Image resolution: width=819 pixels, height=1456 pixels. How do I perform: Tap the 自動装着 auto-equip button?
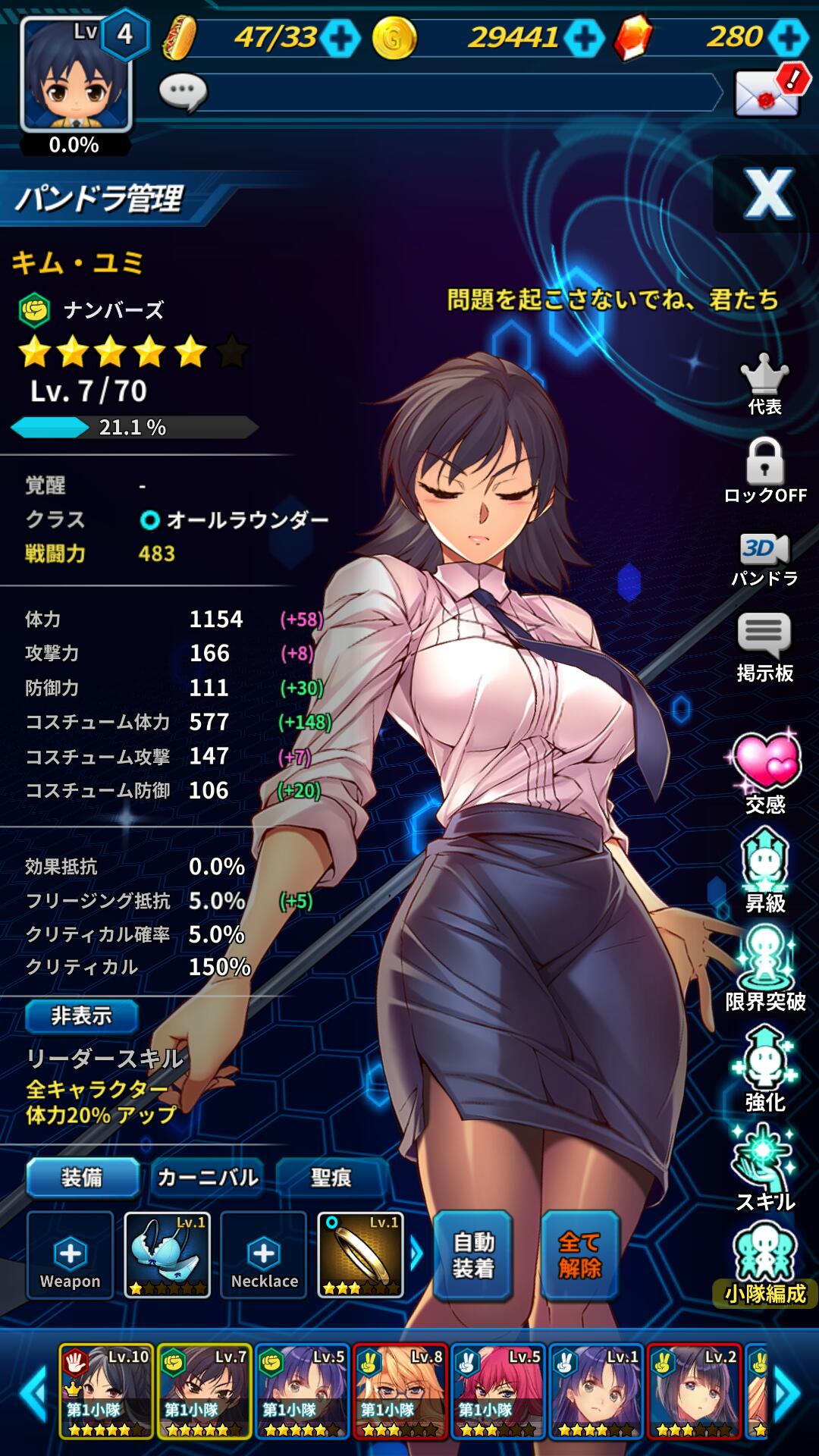pos(473,1255)
